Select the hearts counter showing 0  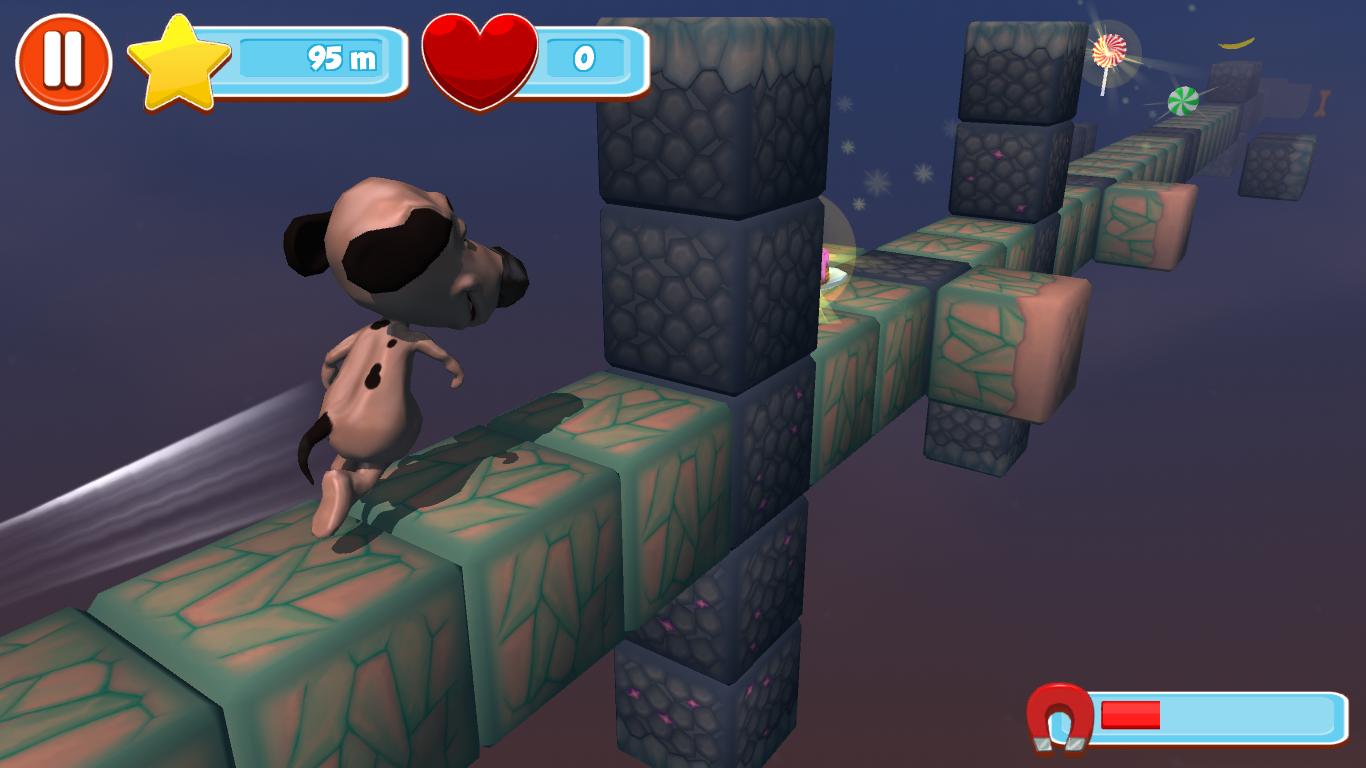pos(587,58)
